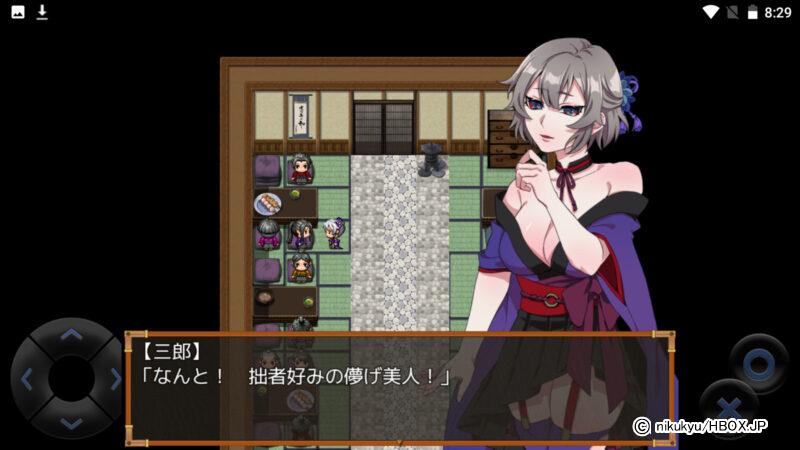The image size is (800, 450).
Task: Tap the blue circle confirm button
Action: point(758,362)
